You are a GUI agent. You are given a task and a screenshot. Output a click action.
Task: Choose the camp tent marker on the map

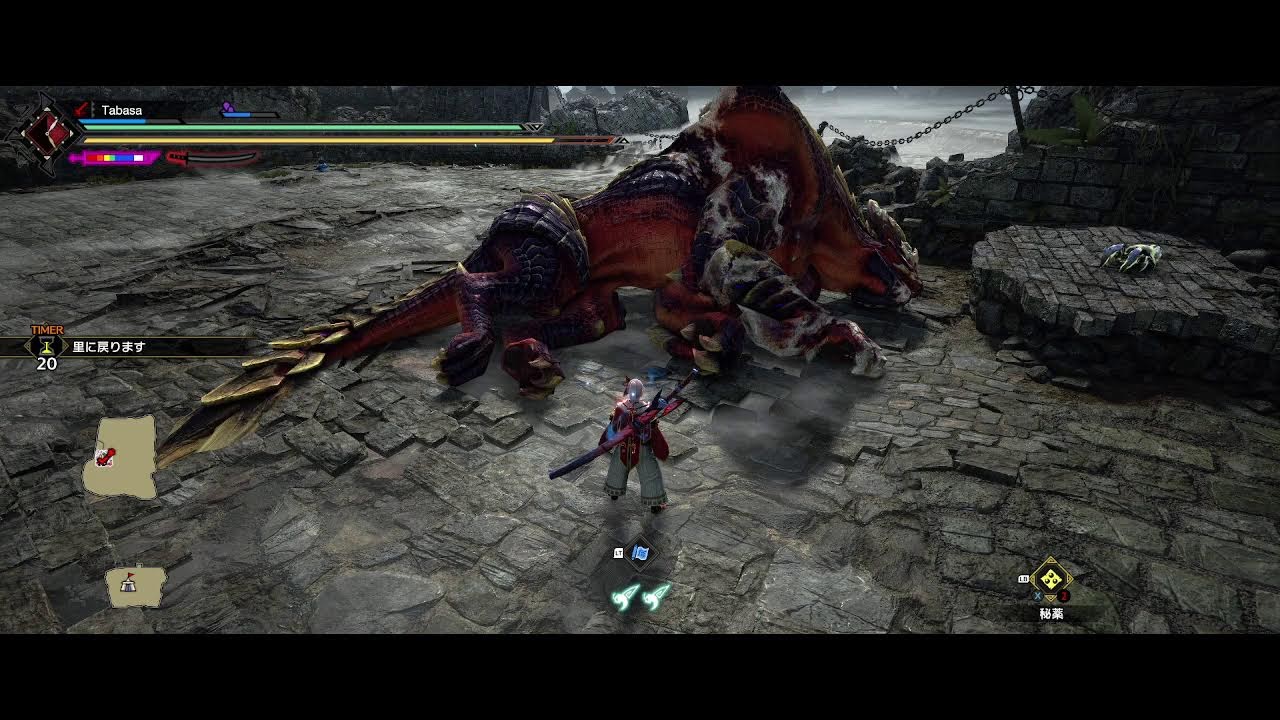tap(128, 583)
